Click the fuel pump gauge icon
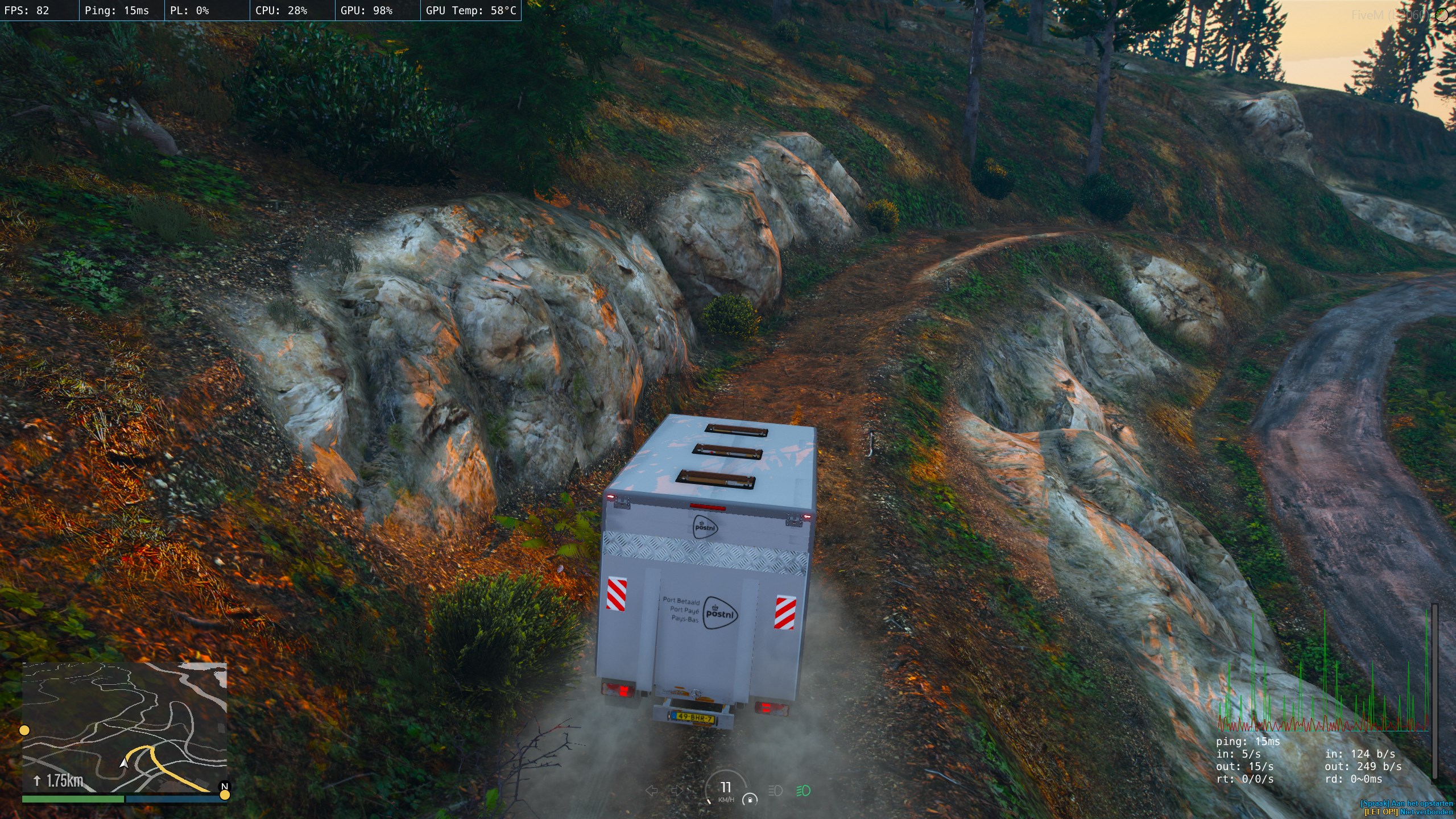The width and height of the screenshot is (1456, 819). (x=750, y=800)
